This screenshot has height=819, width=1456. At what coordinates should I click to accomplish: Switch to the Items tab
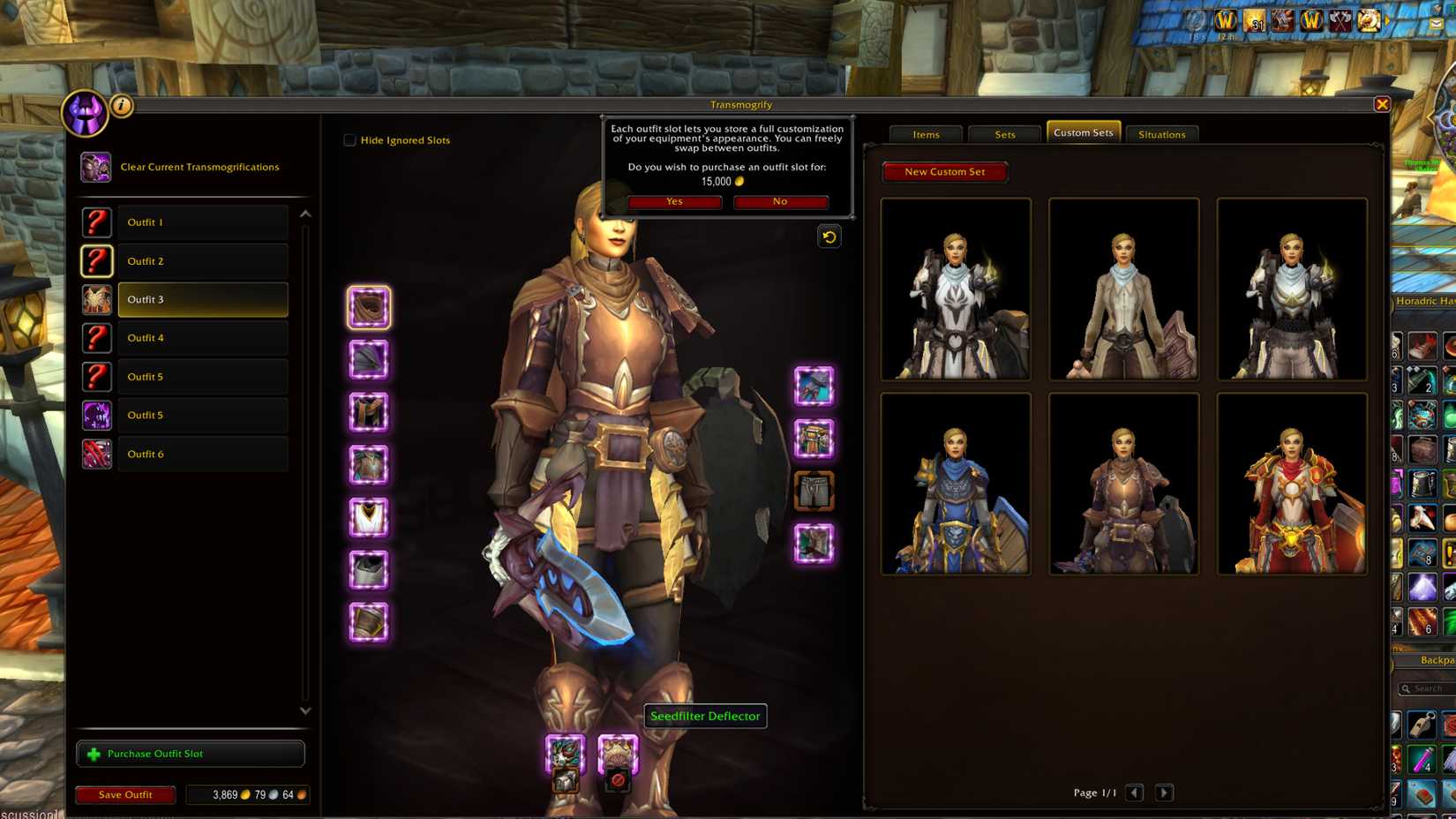point(926,134)
